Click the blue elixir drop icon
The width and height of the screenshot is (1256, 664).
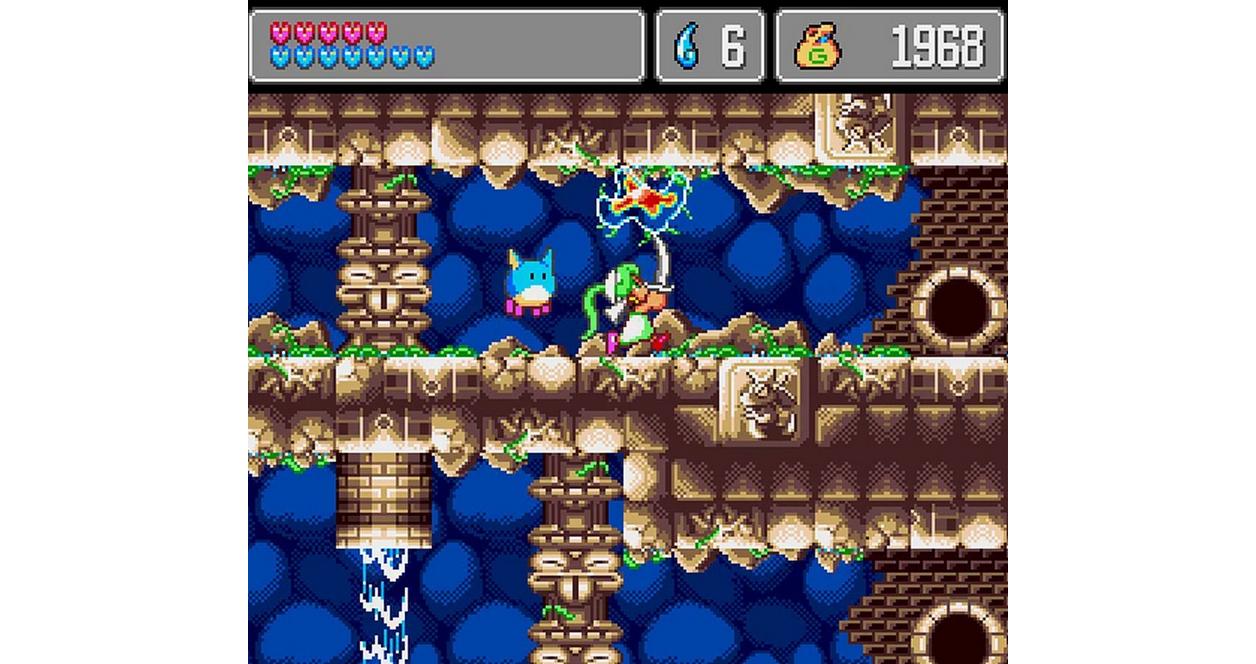687,46
